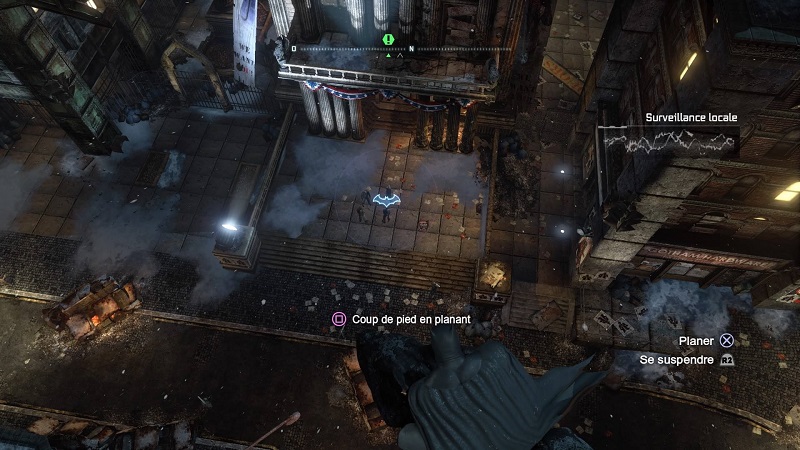This screenshot has width=800, height=450.
Task: Click the green objective marker on the compass
Action: [x=388, y=39]
